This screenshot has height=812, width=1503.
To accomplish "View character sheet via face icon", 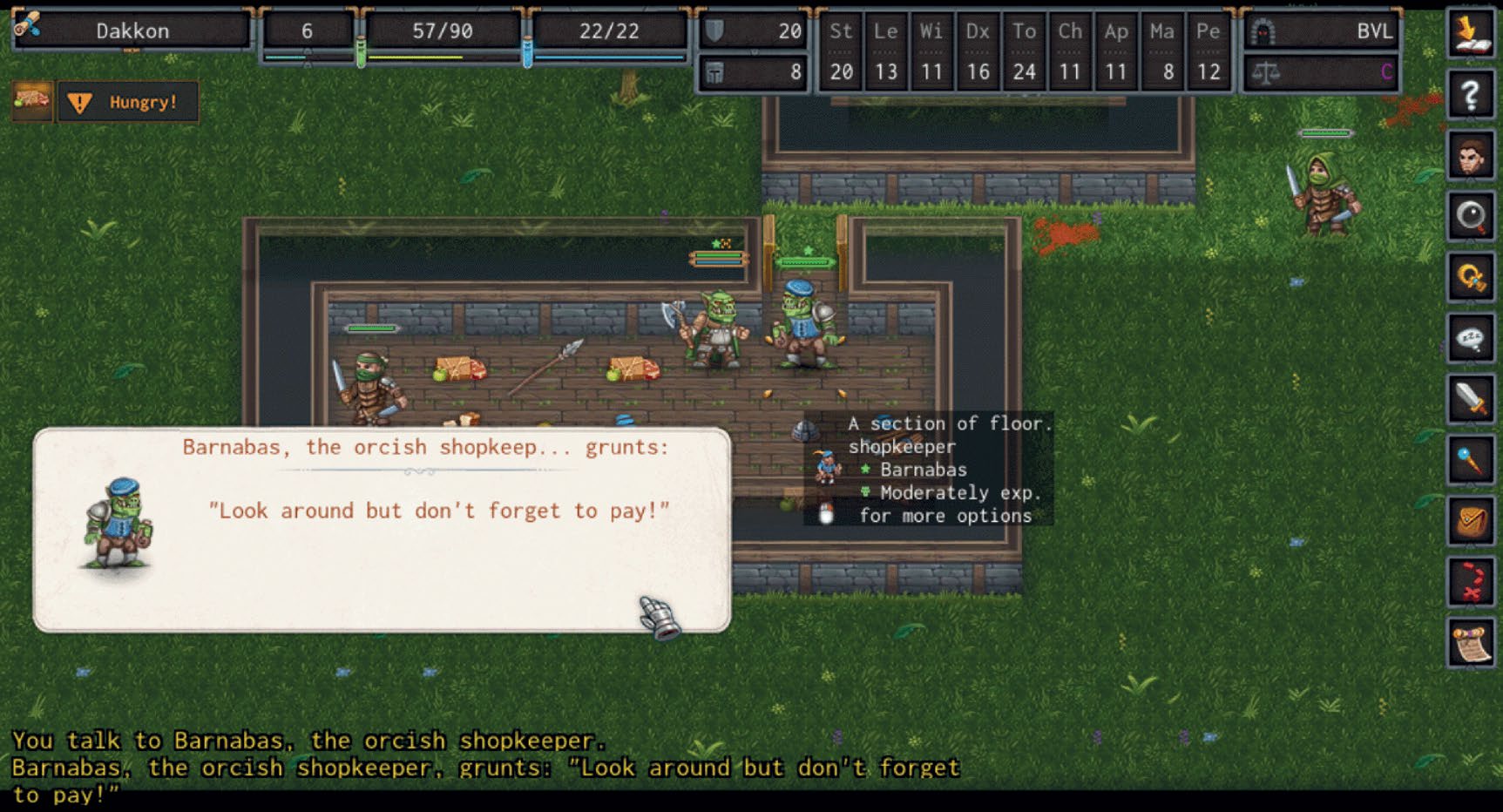I will (x=1473, y=157).
